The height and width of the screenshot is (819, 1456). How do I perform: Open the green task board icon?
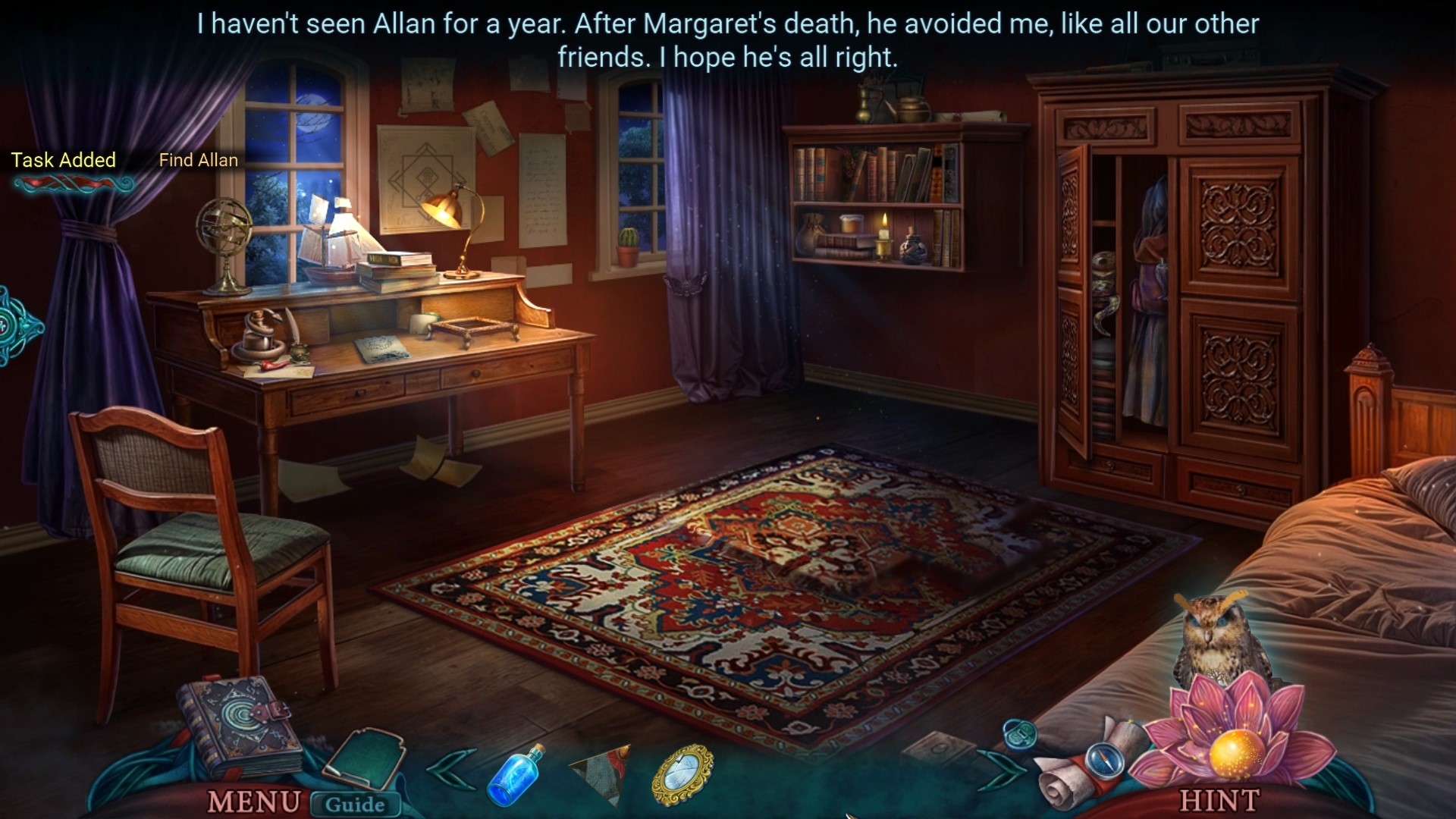coord(366,758)
